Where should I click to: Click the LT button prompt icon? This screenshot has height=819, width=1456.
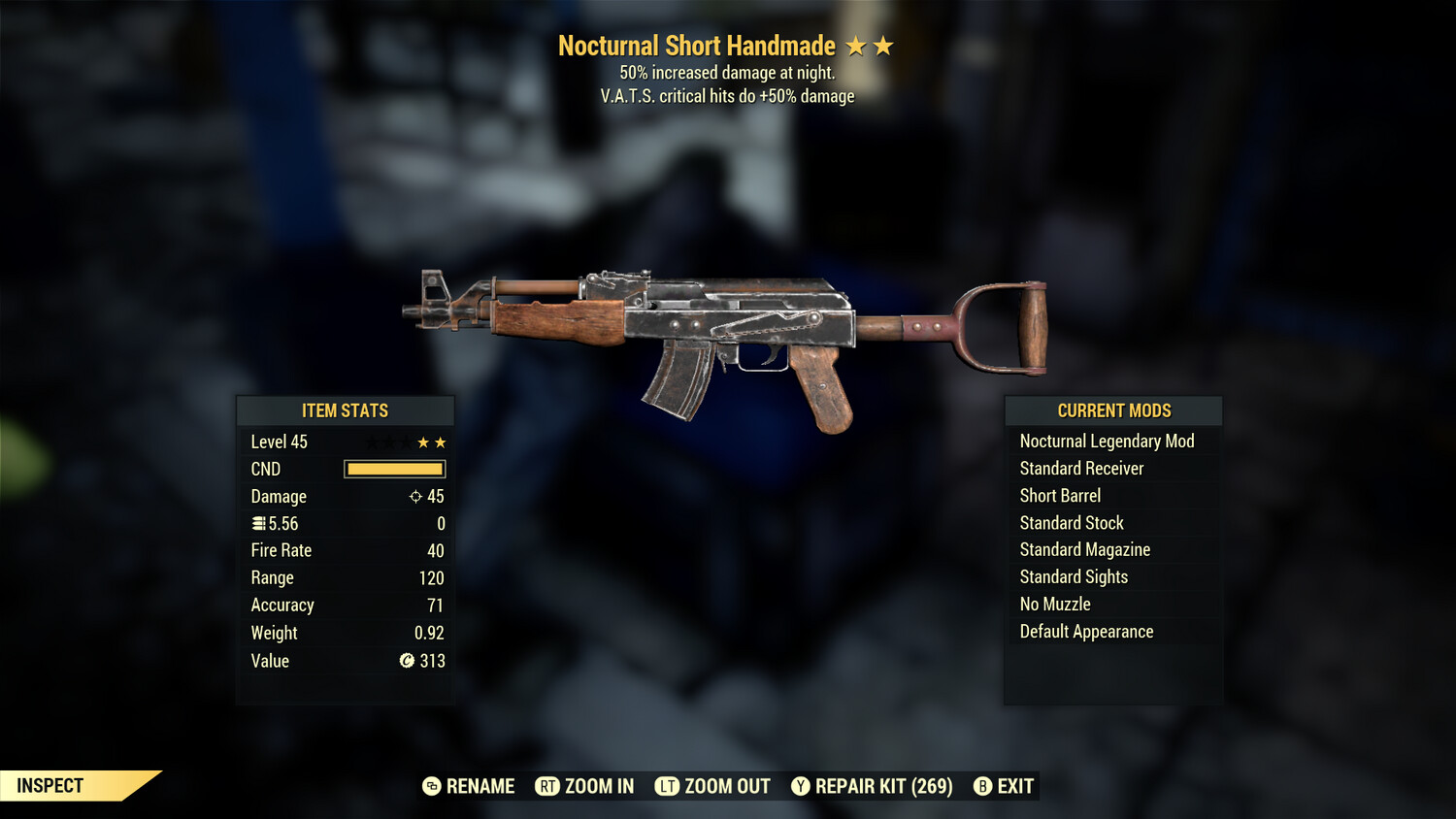tap(668, 786)
